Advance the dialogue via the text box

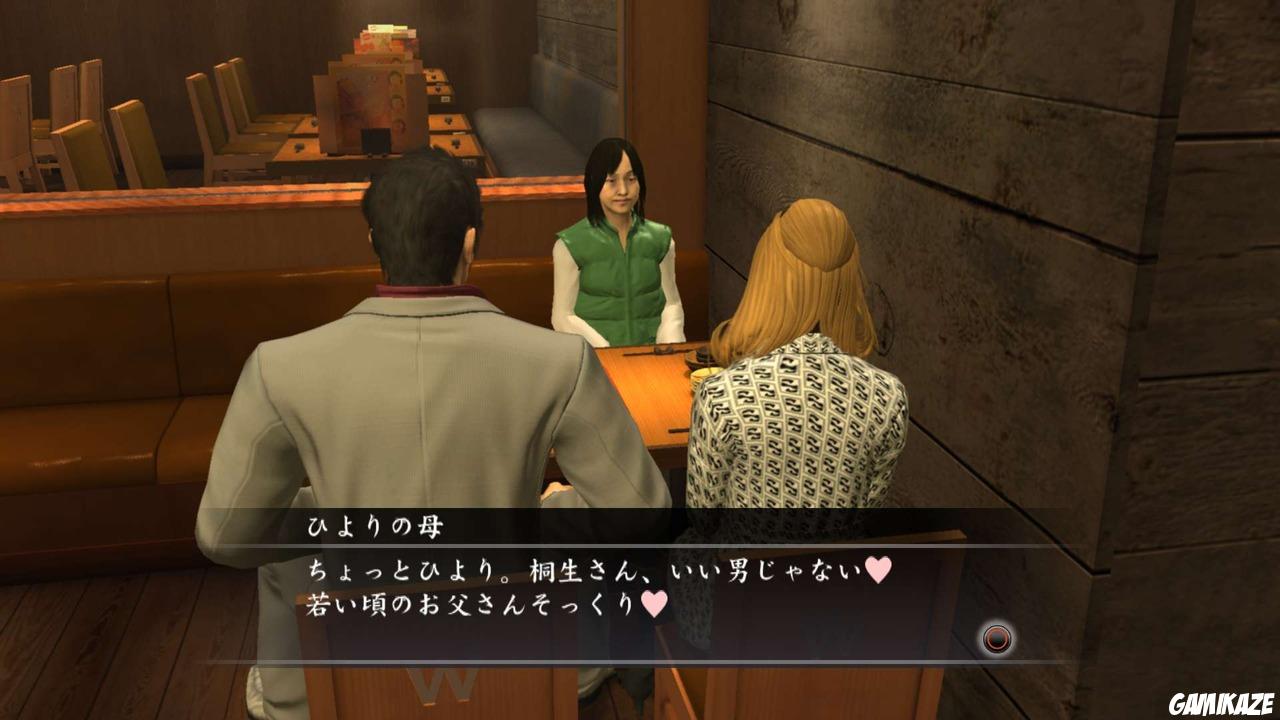point(640,590)
